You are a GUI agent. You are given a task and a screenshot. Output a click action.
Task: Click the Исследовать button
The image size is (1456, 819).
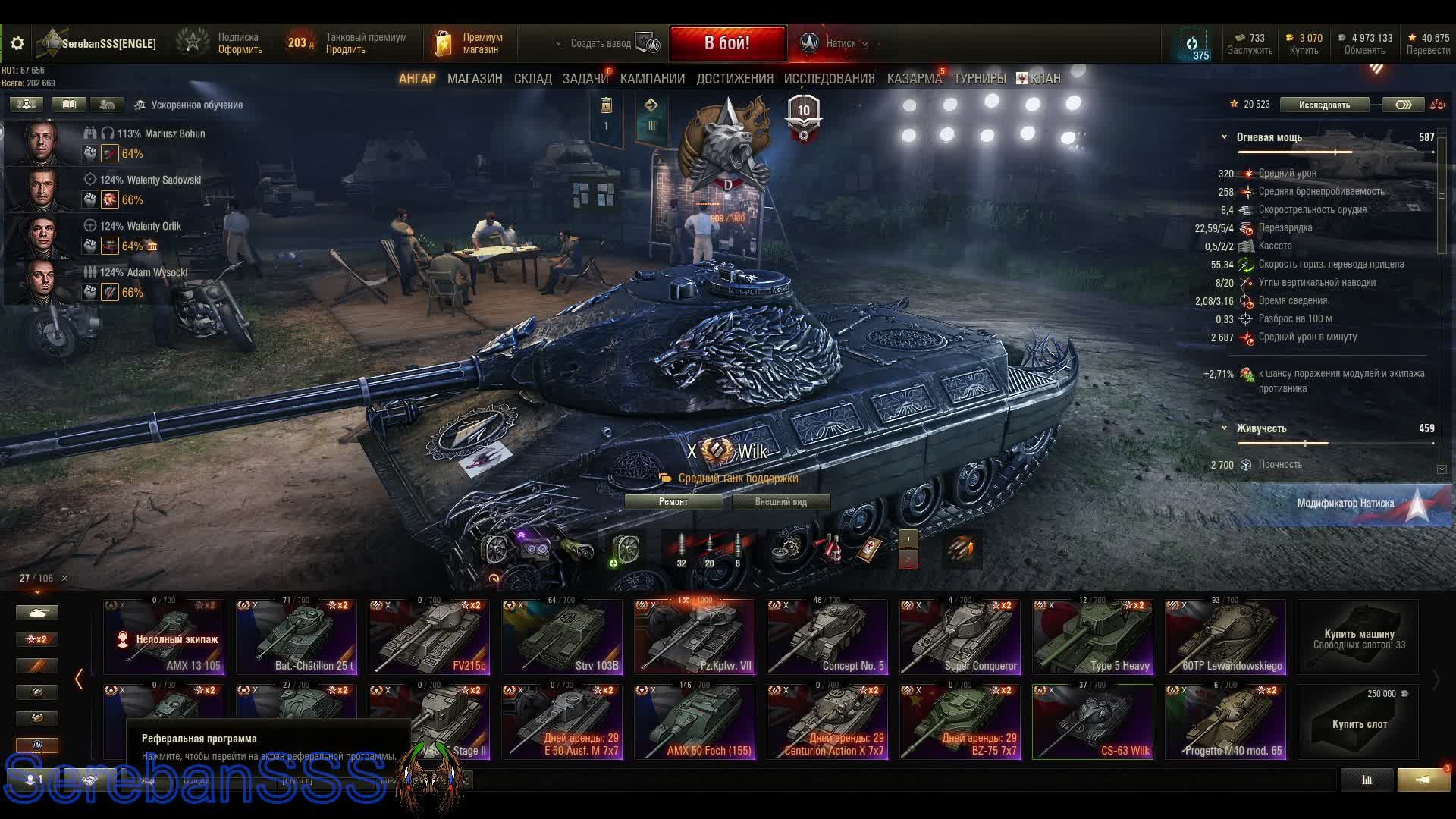tap(1324, 105)
